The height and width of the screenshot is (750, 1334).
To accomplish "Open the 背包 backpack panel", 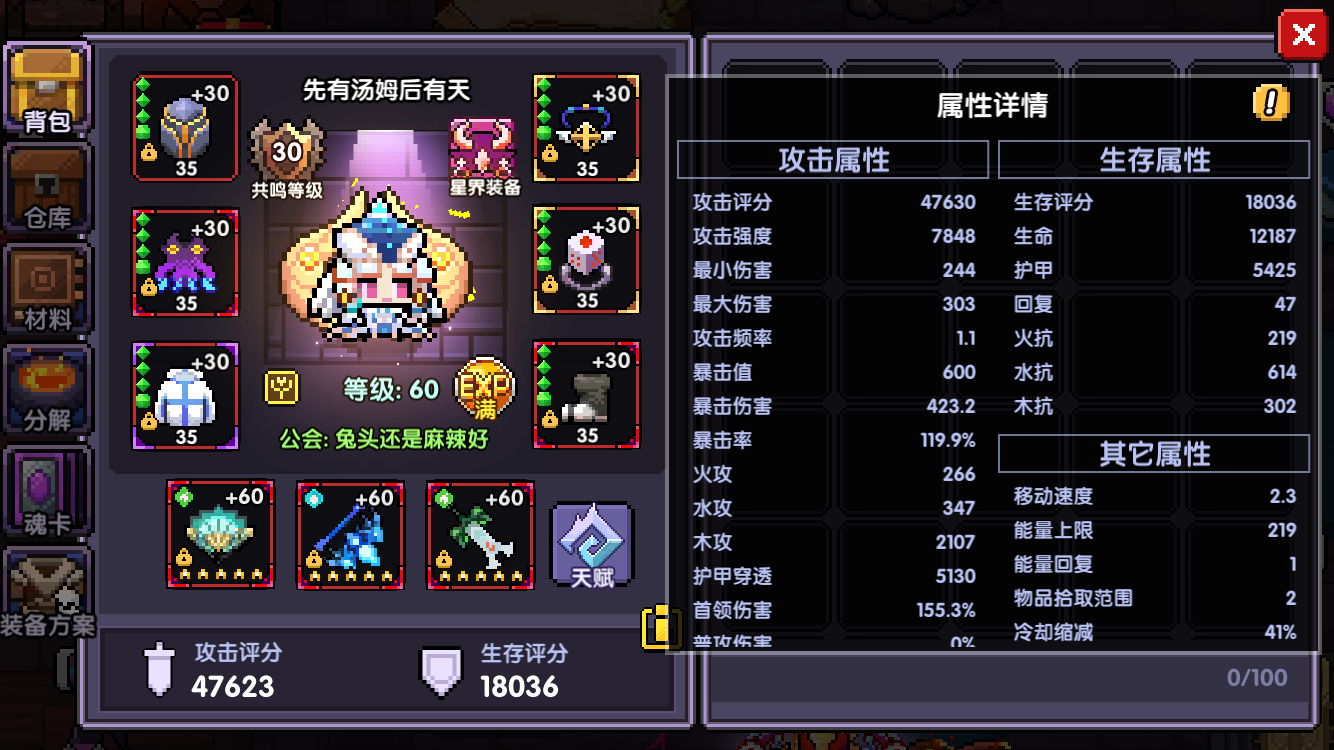I will tap(45, 85).
